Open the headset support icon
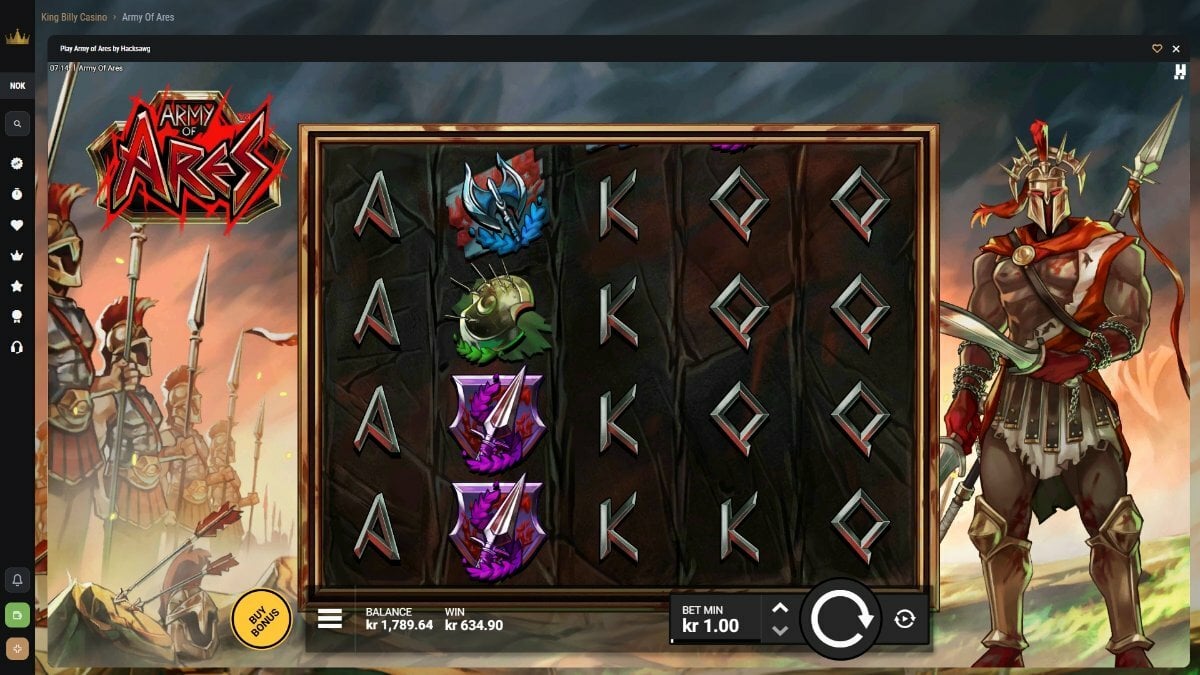Viewport: 1200px width, 675px height. (17, 347)
